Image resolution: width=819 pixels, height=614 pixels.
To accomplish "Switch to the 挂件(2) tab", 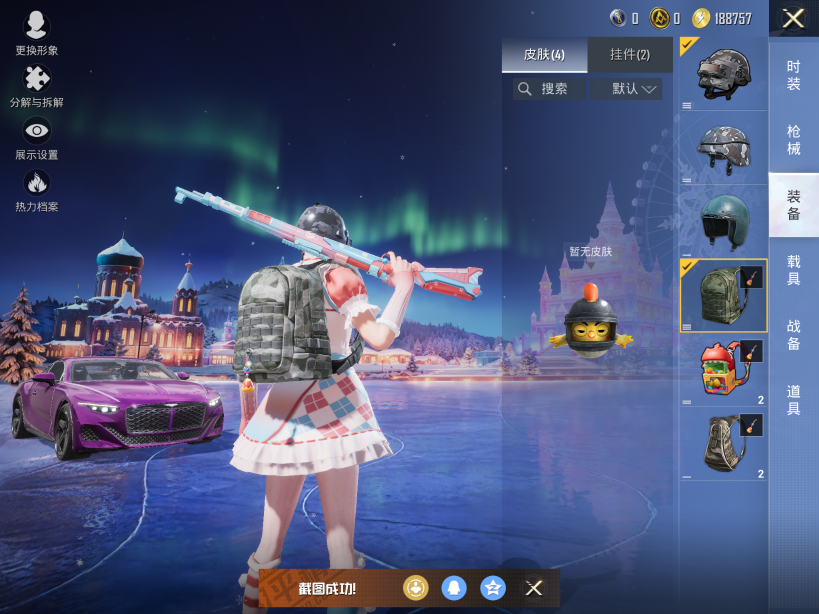I will (x=629, y=54).
